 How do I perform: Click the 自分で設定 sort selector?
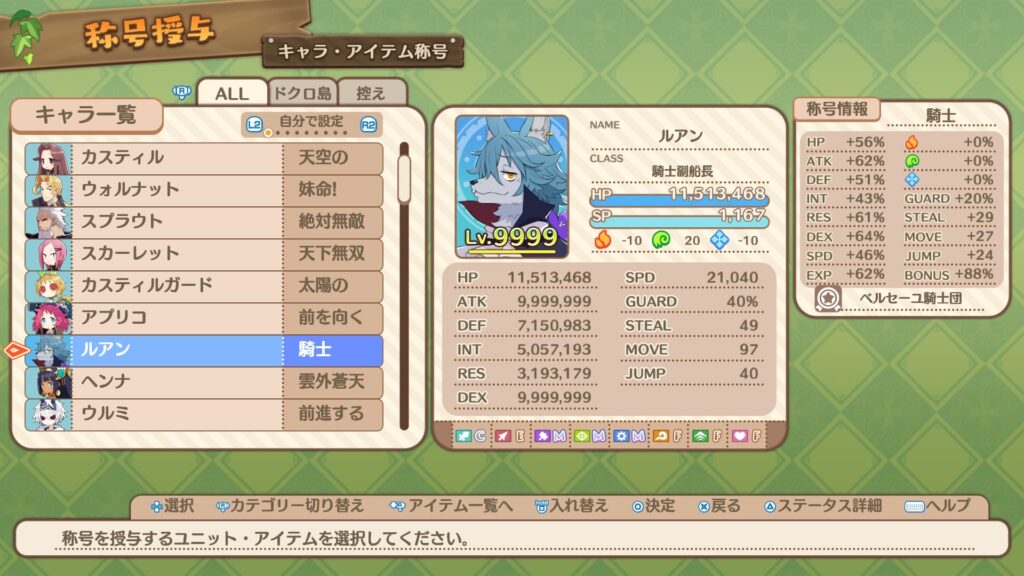pos(312,124)
